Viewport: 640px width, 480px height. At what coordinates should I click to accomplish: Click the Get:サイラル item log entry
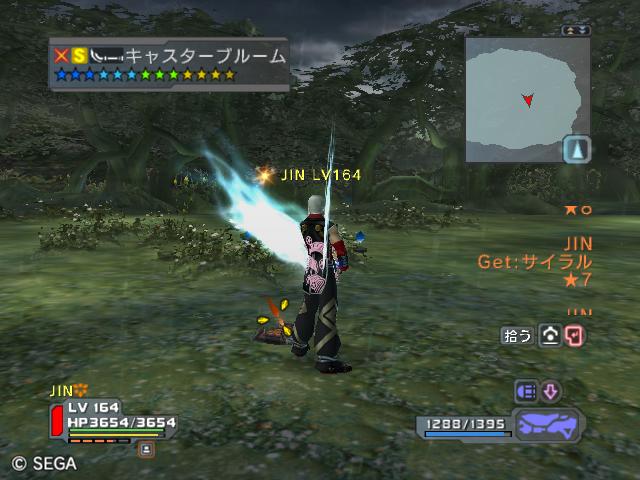click(550, 262)
